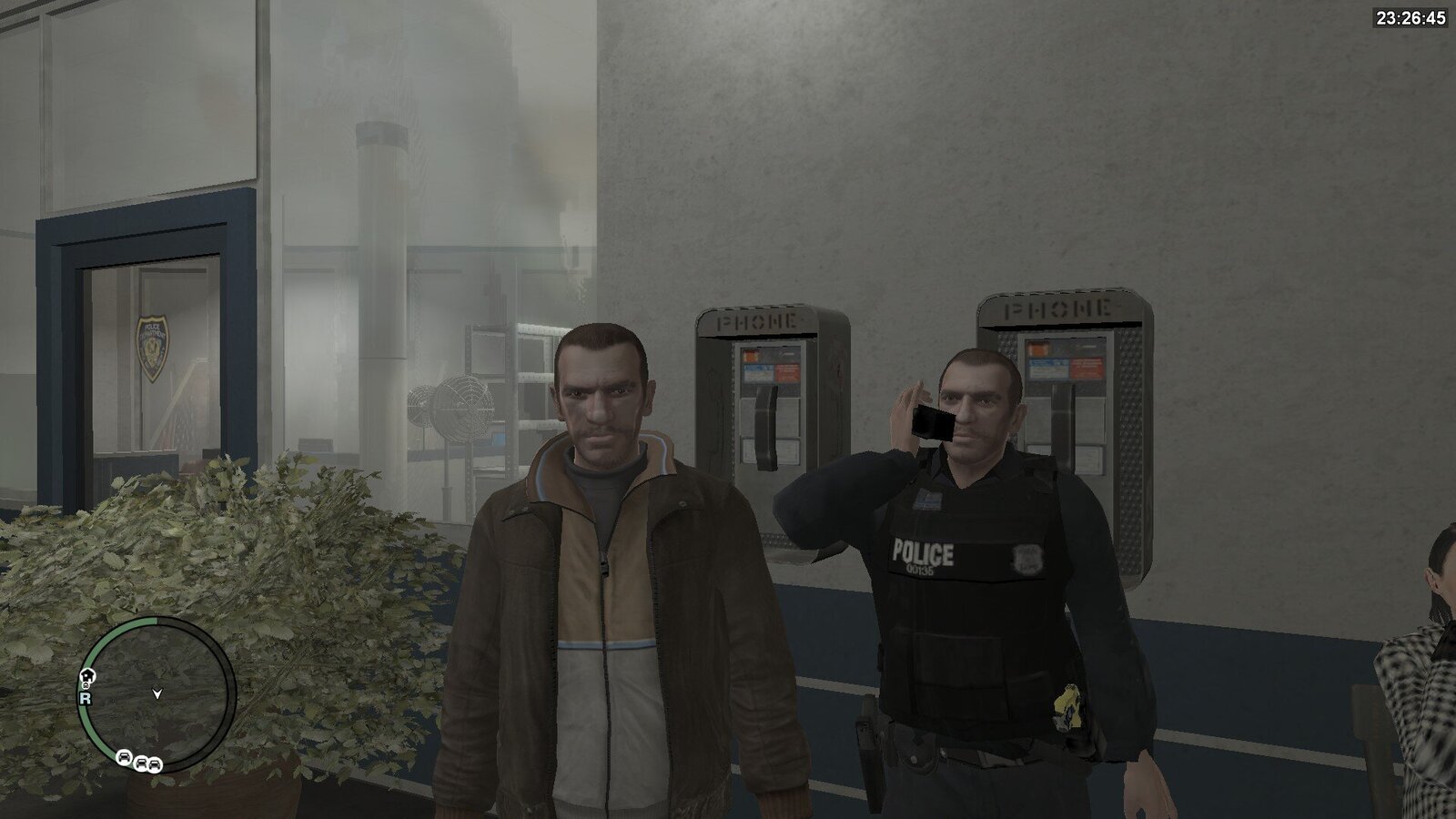
Task: Click the 'R' contact blip on the minimap
Action: click(85, 699)
